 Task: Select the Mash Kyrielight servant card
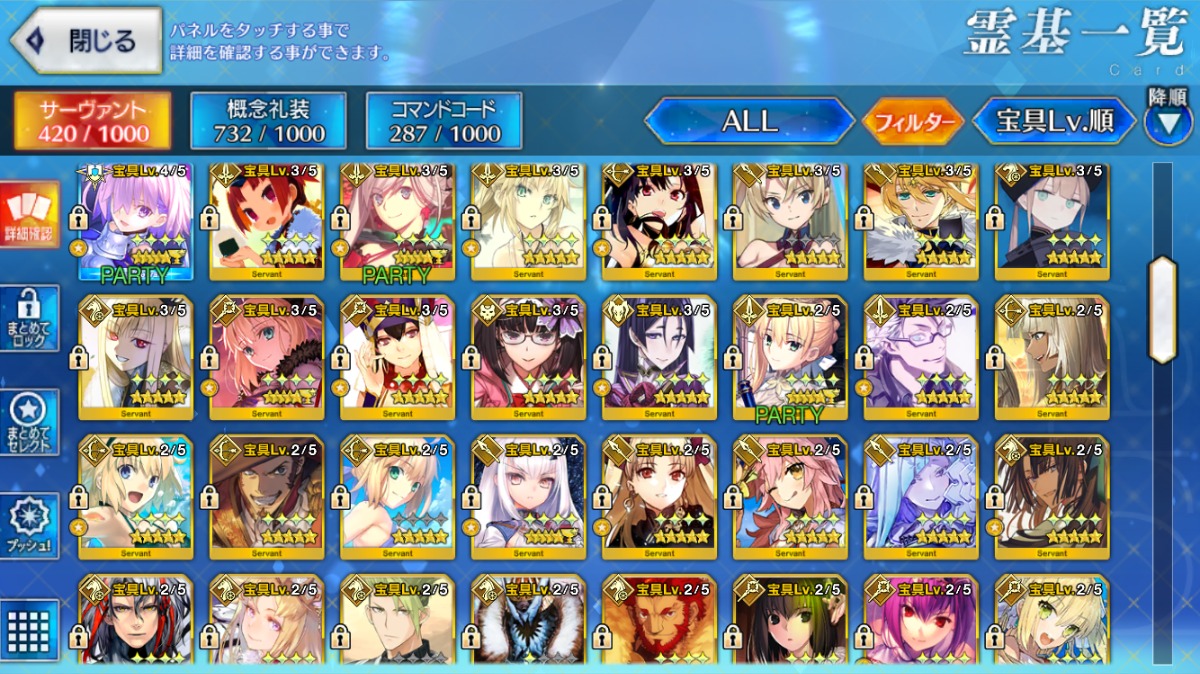pos(136,220)
